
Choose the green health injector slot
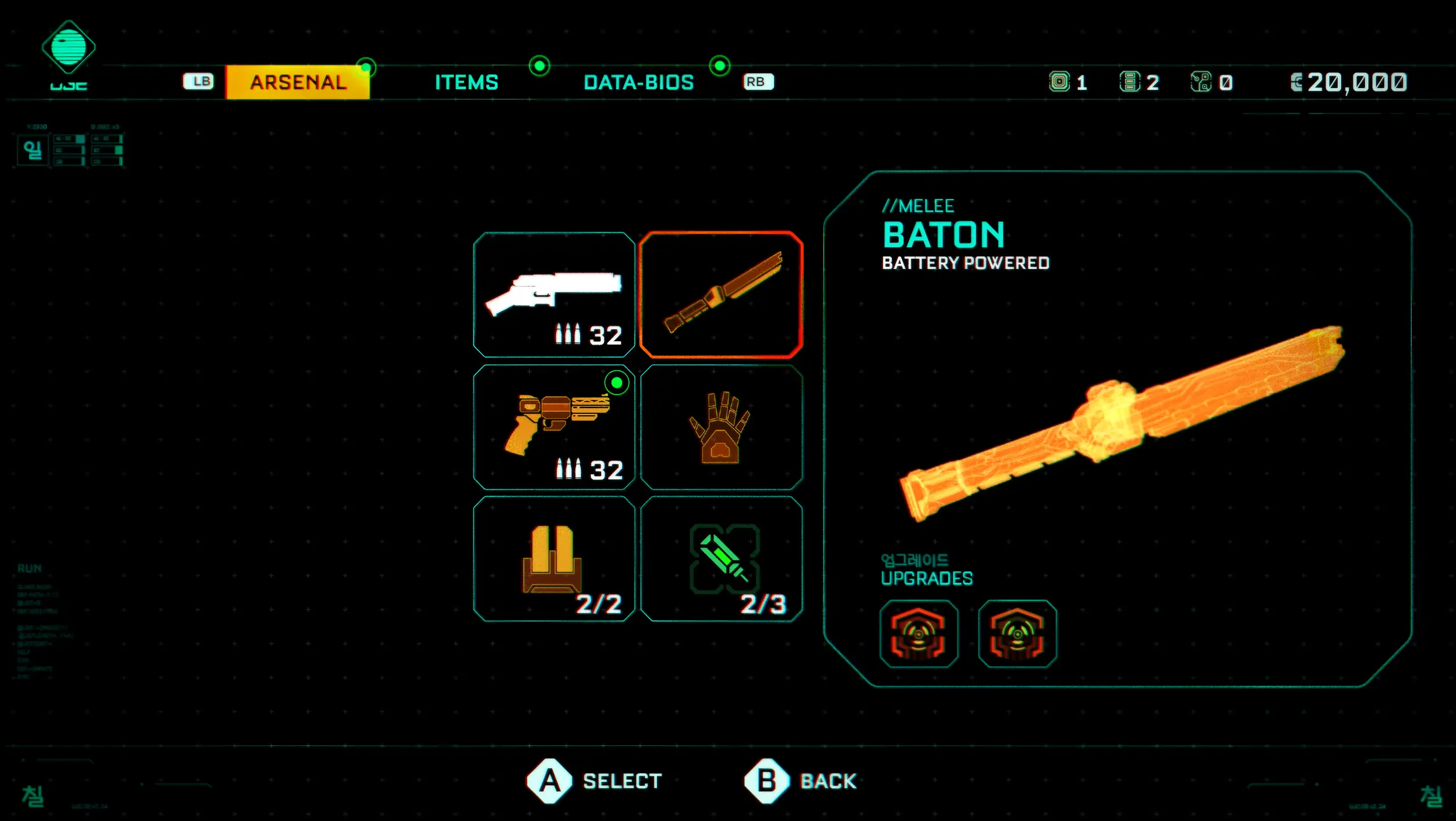(x=721, y=559)
